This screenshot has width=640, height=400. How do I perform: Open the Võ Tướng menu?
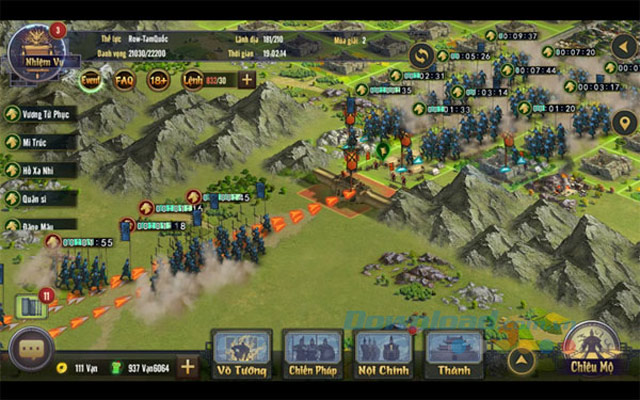pos(242,353)
